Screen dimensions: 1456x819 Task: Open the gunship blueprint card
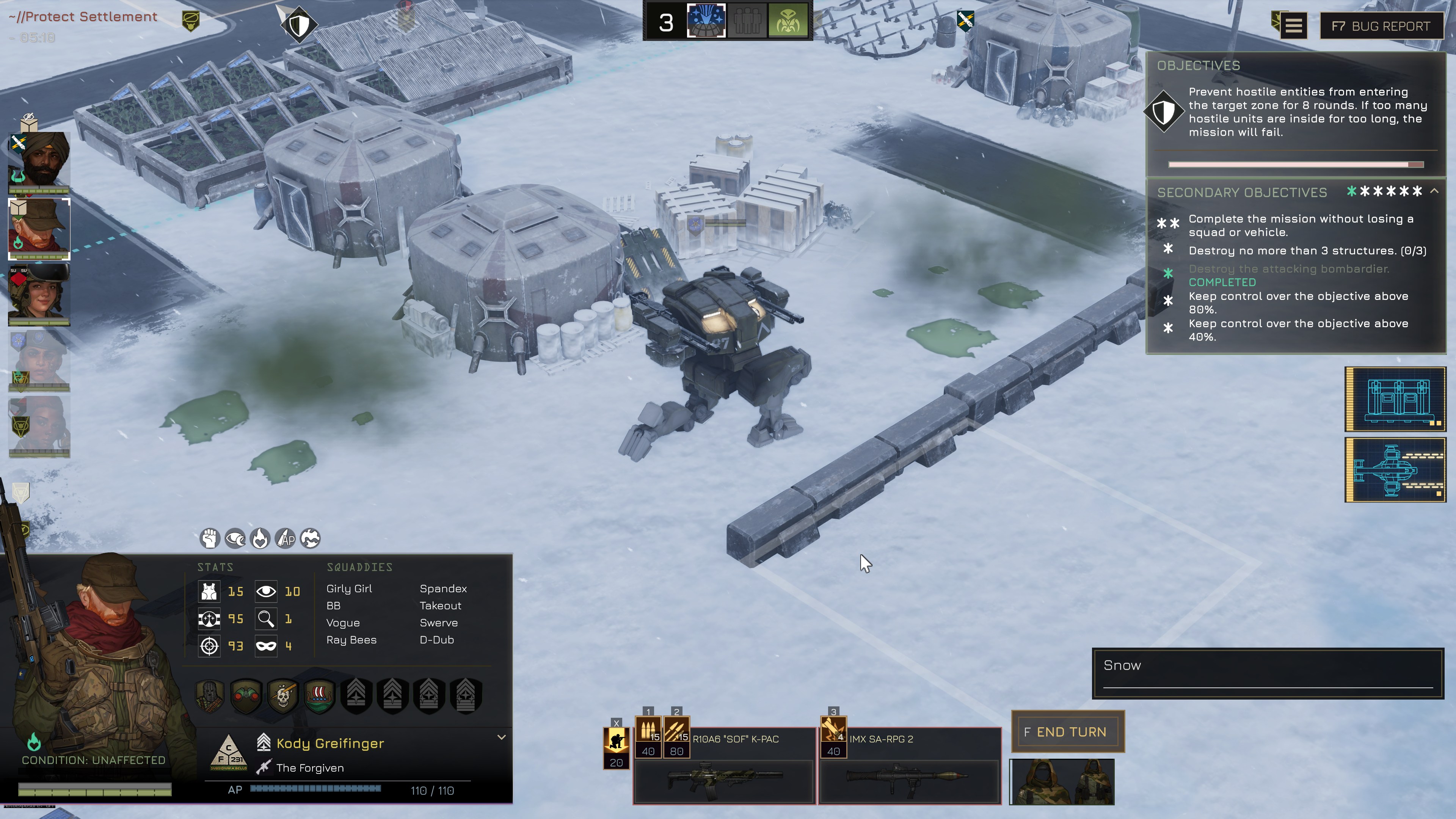tap(1395, 470)
